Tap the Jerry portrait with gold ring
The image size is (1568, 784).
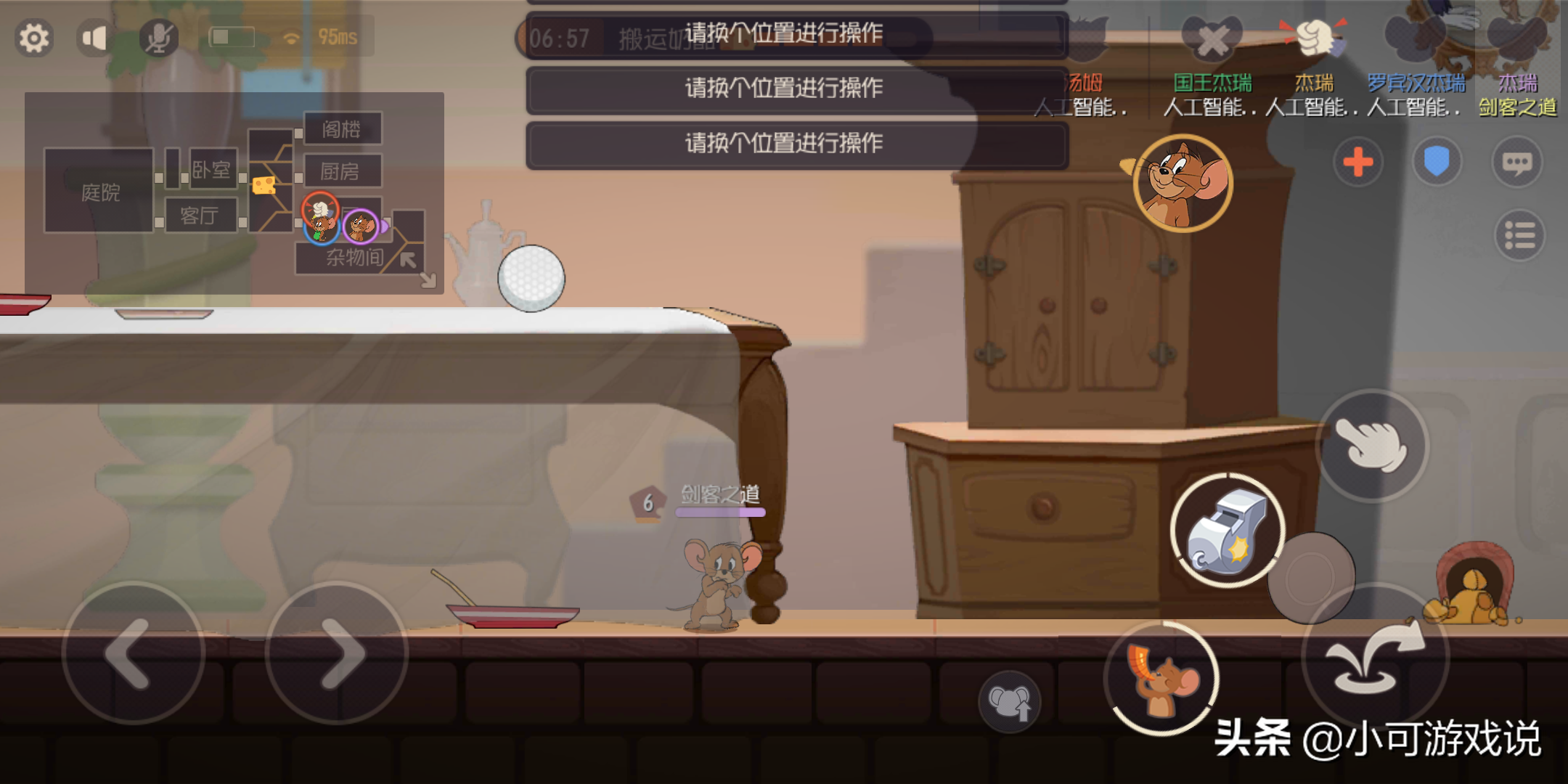coord(1183,184)
